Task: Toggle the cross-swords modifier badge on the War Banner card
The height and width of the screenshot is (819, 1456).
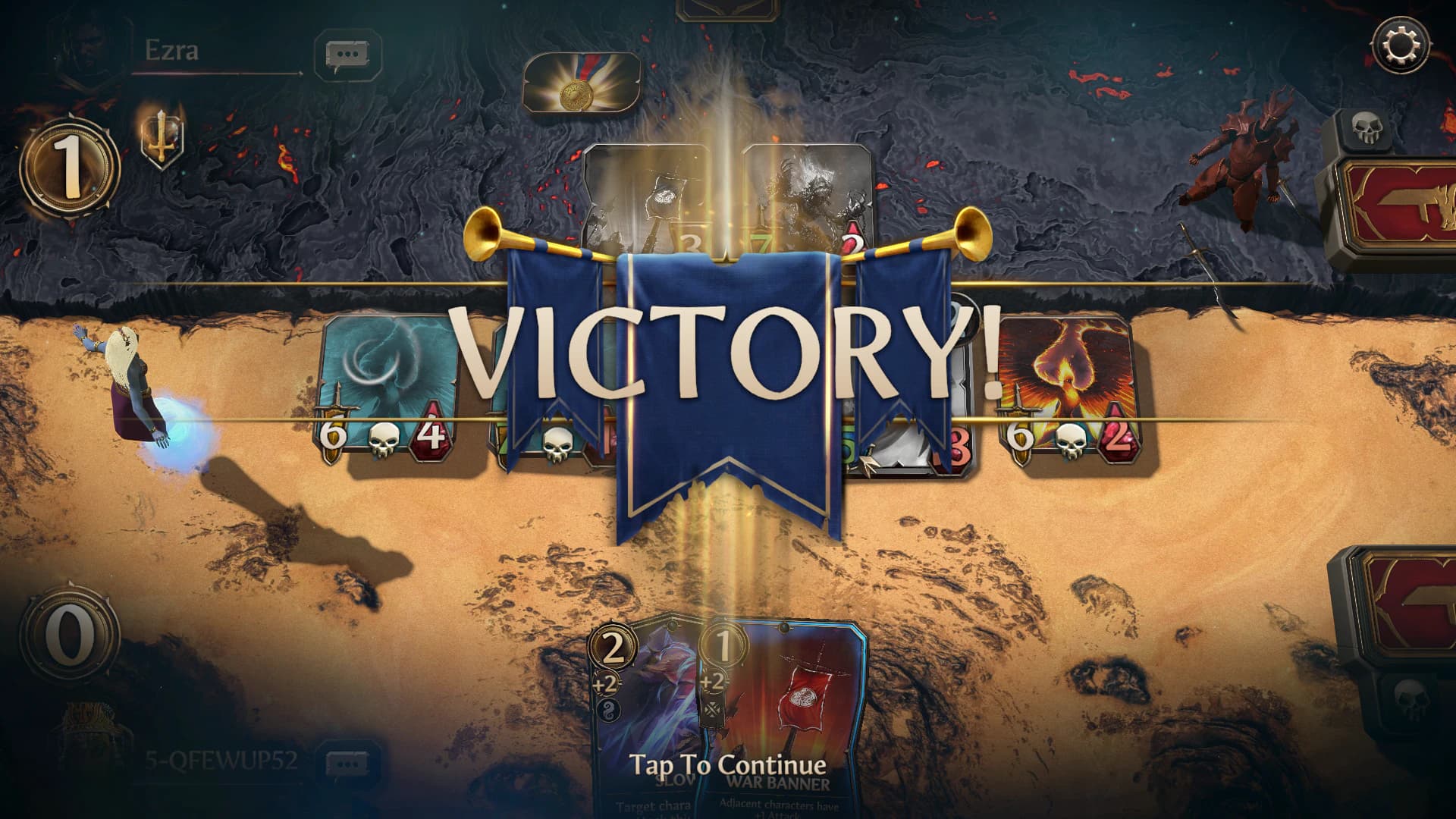Action: pyautogui.click(x=712, y=711)
